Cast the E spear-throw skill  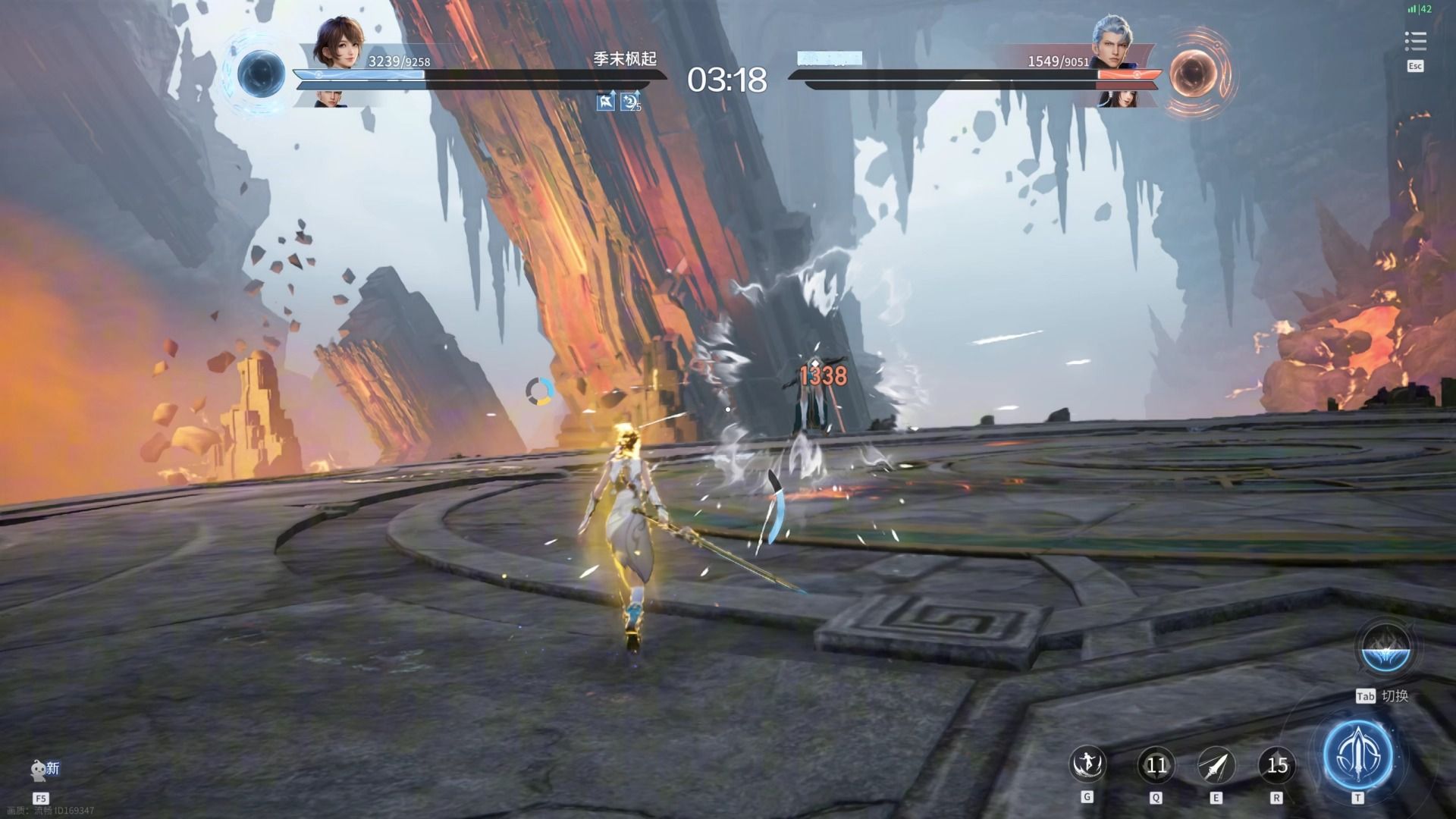click(x=1218, y=764)
